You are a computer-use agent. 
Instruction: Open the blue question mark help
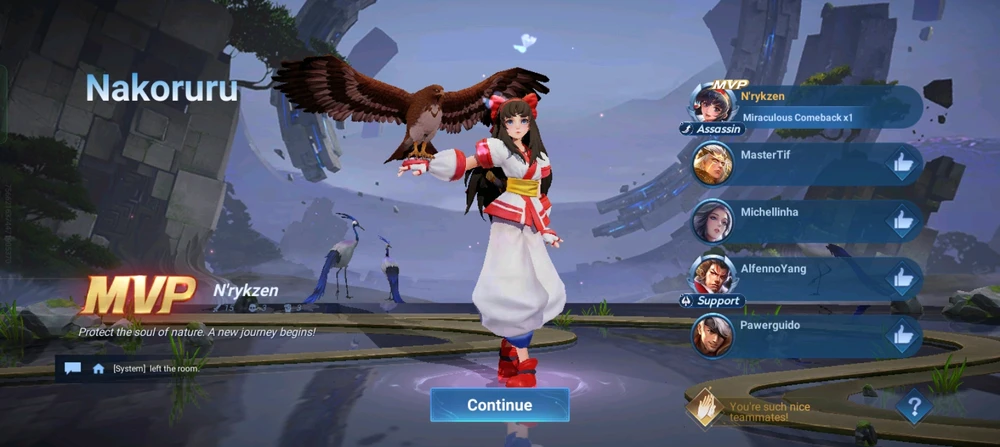click(914, 406)
